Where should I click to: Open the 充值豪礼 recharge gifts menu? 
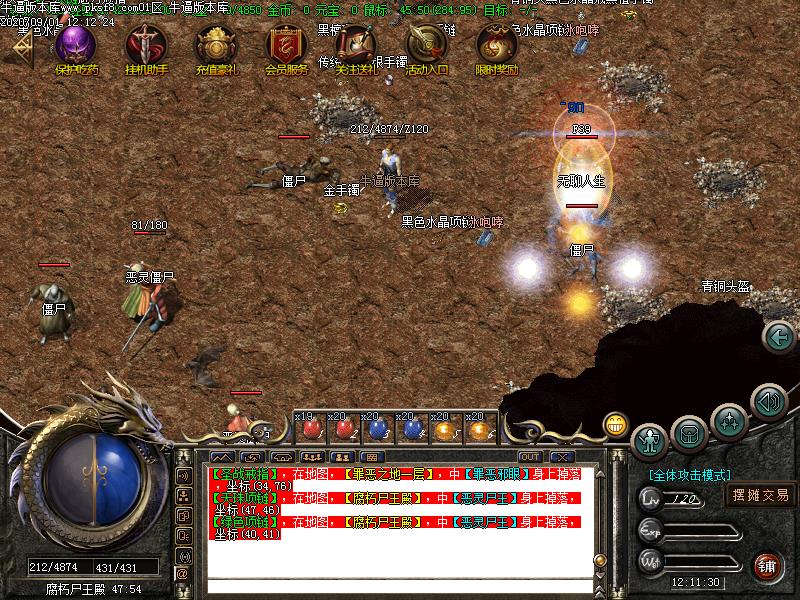pos(216,47)
